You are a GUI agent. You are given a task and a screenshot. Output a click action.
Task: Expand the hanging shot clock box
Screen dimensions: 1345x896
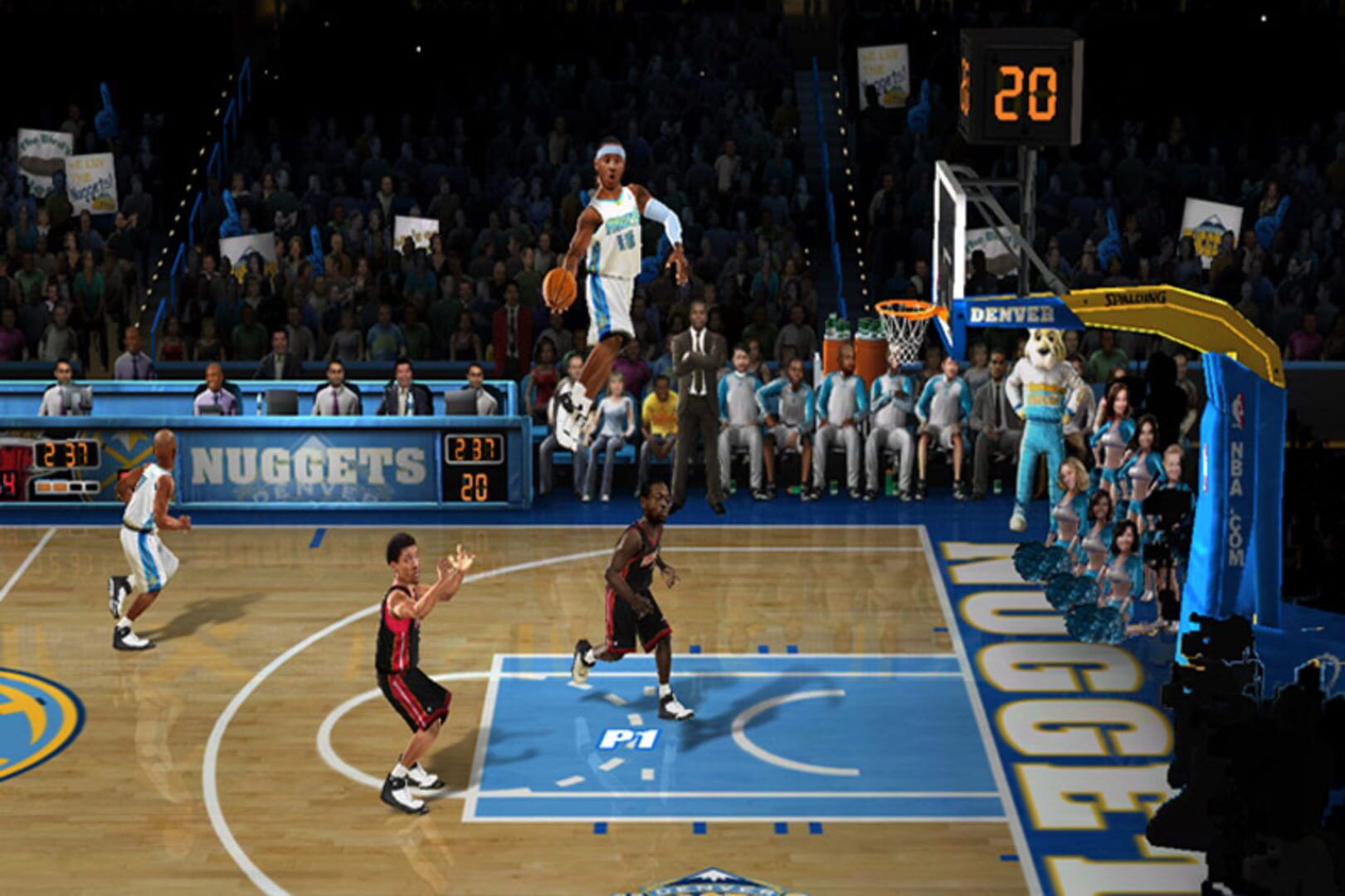click(1022, 83)
